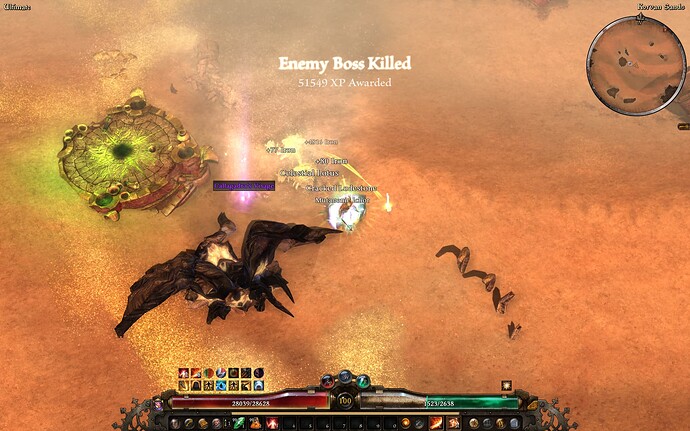This screenshot has height=431, width=690.
Task: Click the blue orb above the level badge
Action: [345, 377]
